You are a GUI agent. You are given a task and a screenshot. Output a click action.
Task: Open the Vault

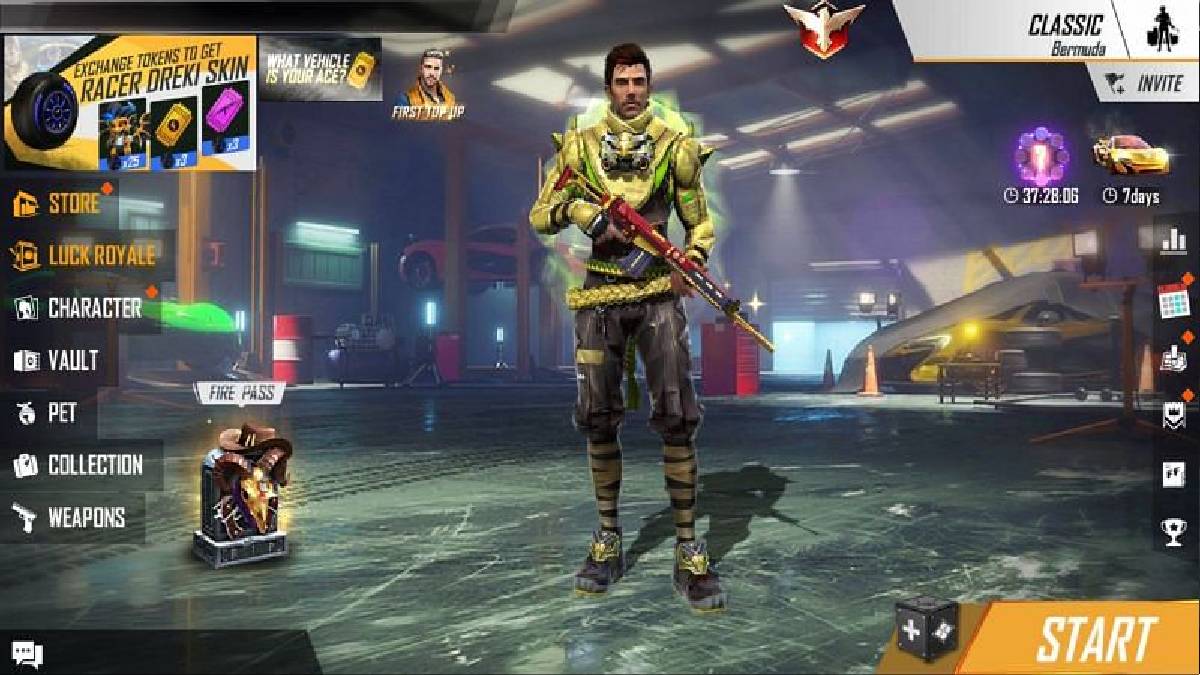coord(58,360)
